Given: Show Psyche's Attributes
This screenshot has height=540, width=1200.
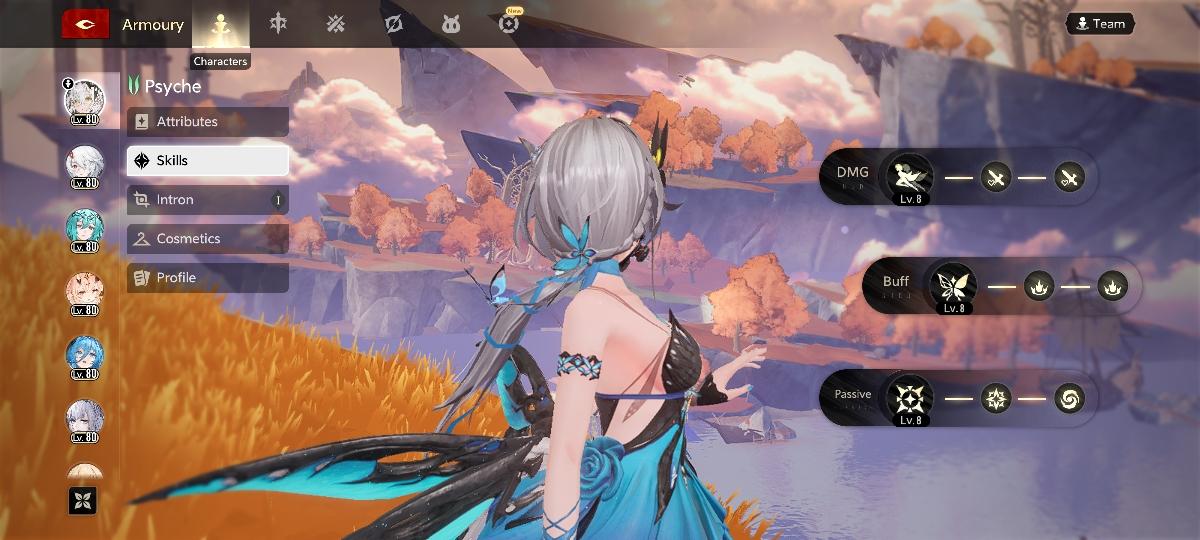Looking at the screenshot, I should click(208, 122).
